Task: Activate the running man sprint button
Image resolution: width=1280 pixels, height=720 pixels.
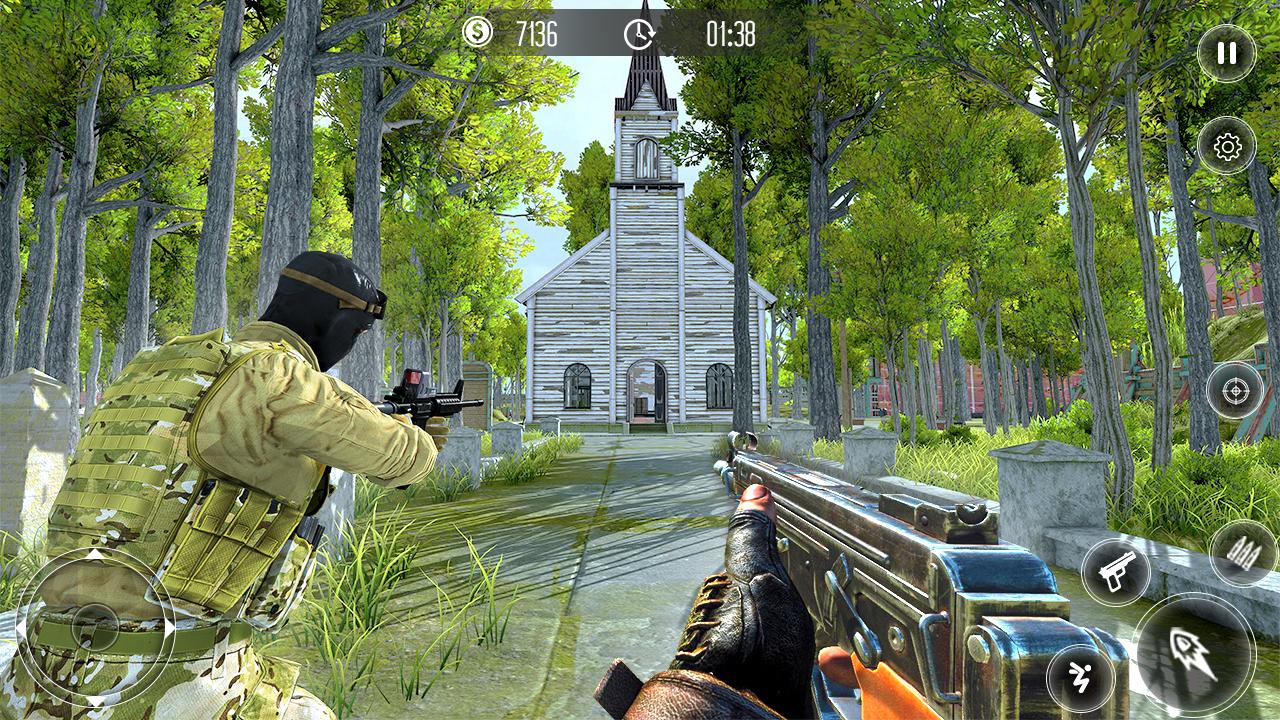Action: click(1081, 679)
